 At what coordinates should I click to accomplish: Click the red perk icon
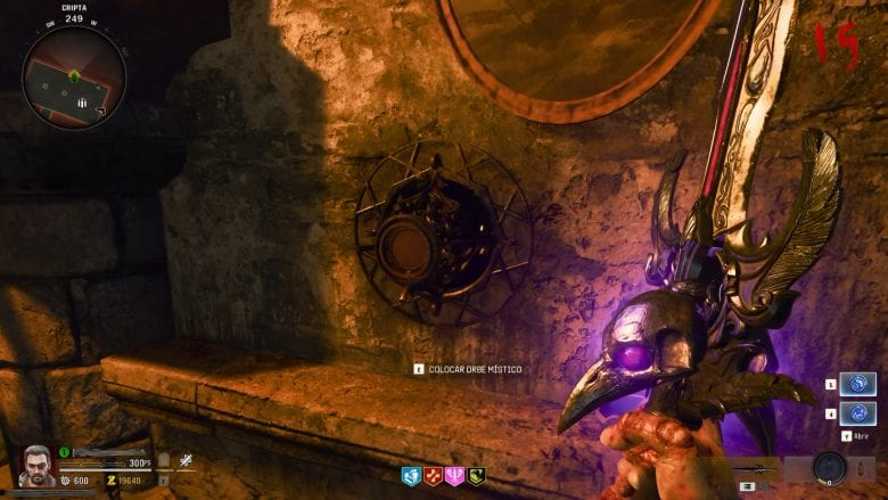(x=432, y=477)
